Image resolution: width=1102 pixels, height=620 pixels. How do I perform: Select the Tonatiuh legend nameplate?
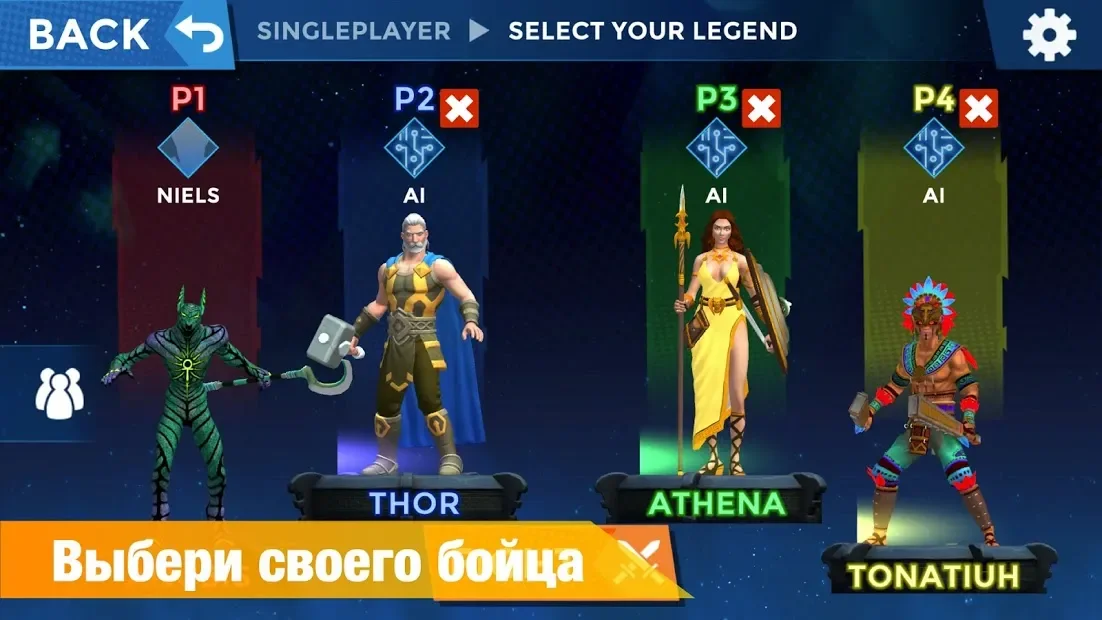tap(933, 574)
